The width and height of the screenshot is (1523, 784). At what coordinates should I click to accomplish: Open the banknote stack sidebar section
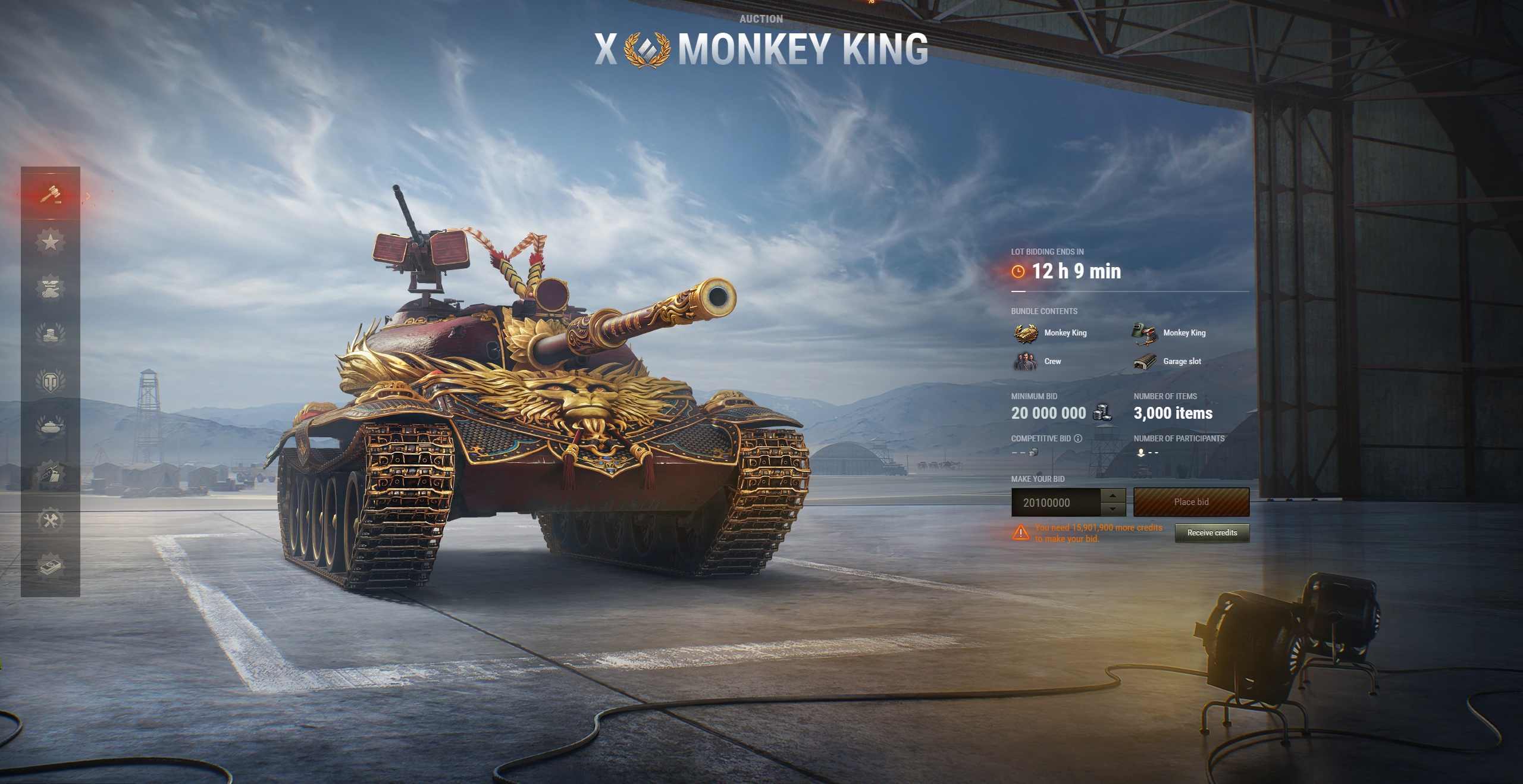point(50,566)
